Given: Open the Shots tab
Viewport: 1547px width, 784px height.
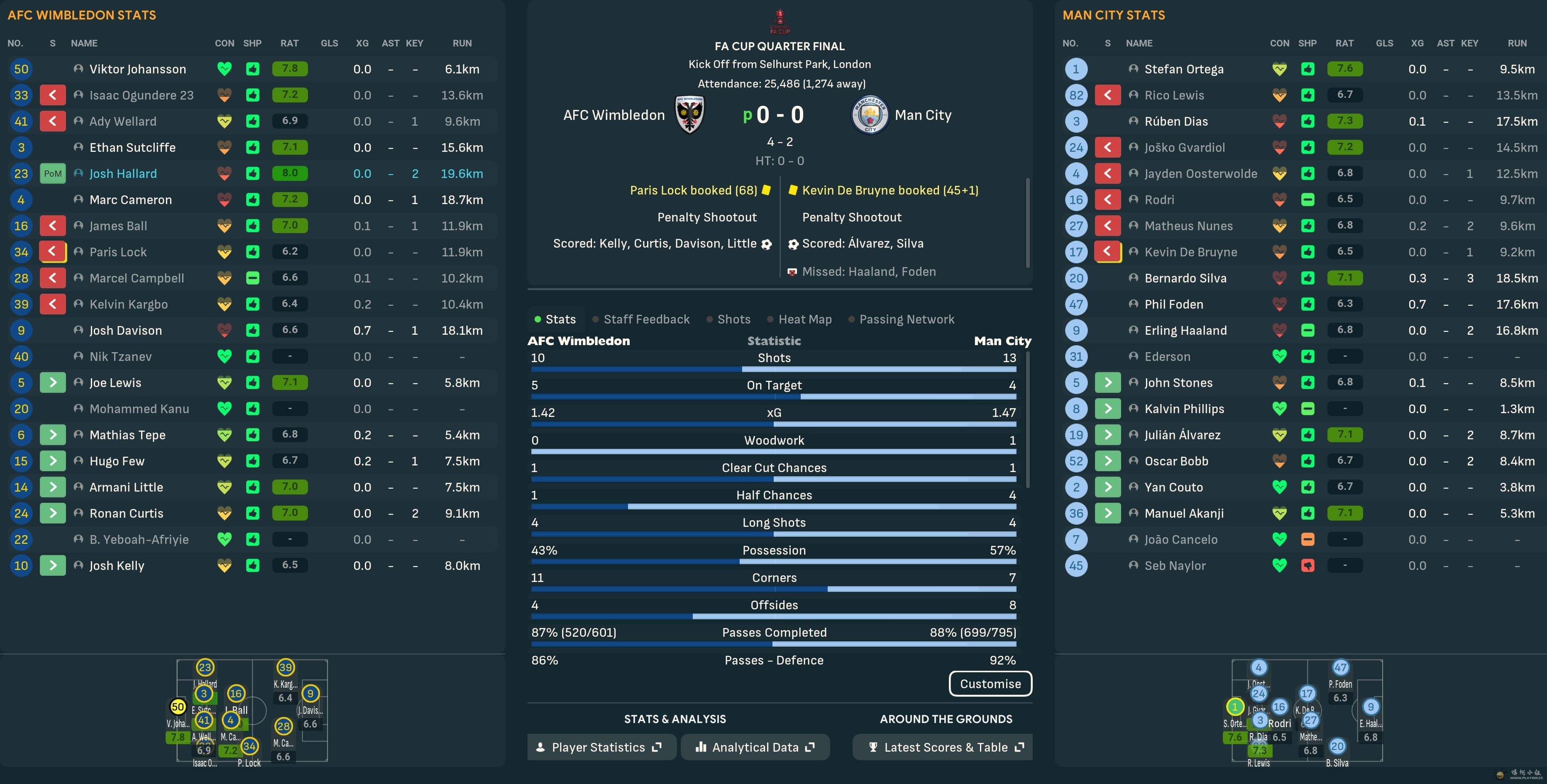Looking at the screenshot, I should [733, 319].
